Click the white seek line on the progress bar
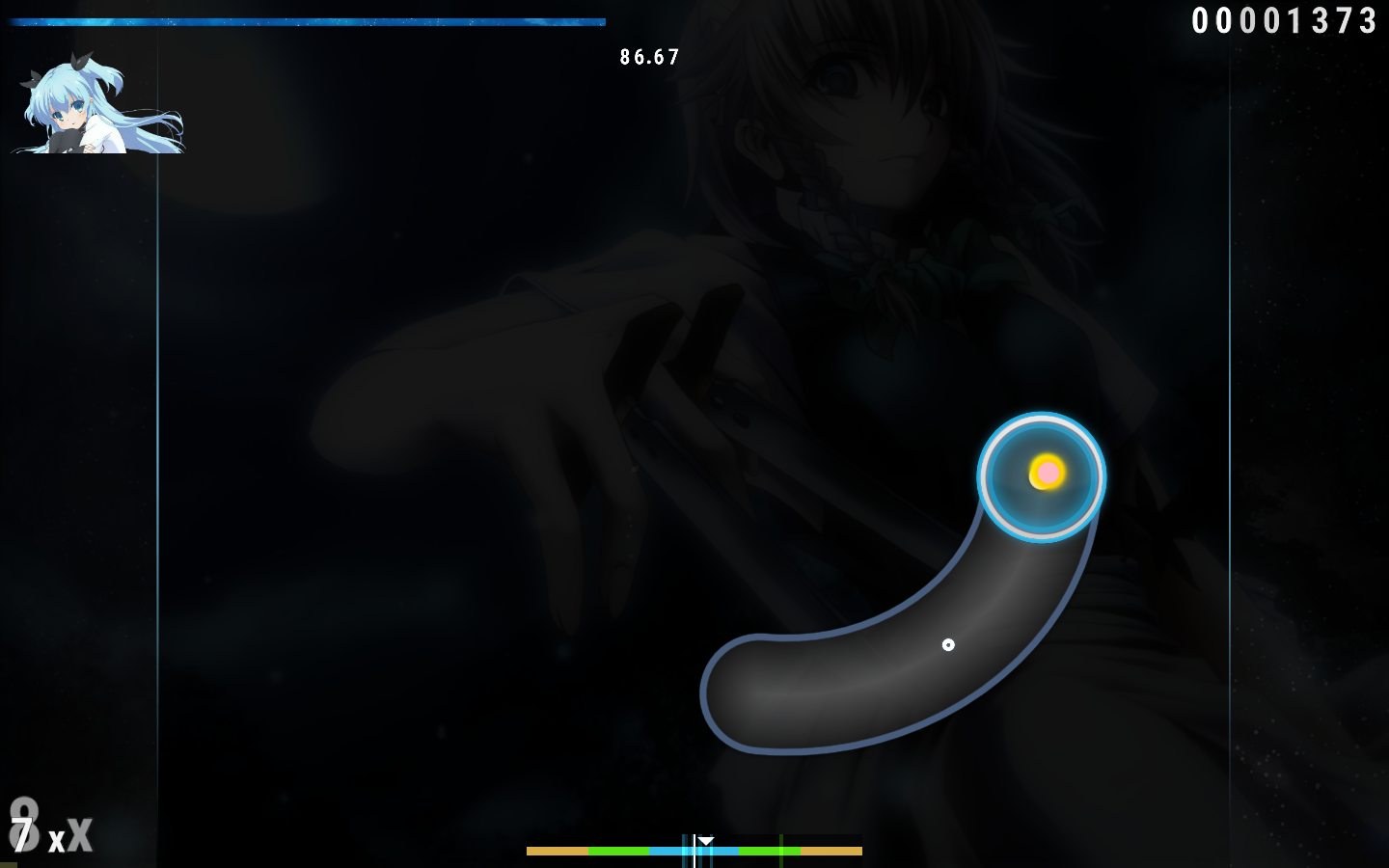Image resolution: width=1389 pixels, height=868 pixels. (694, 849)
